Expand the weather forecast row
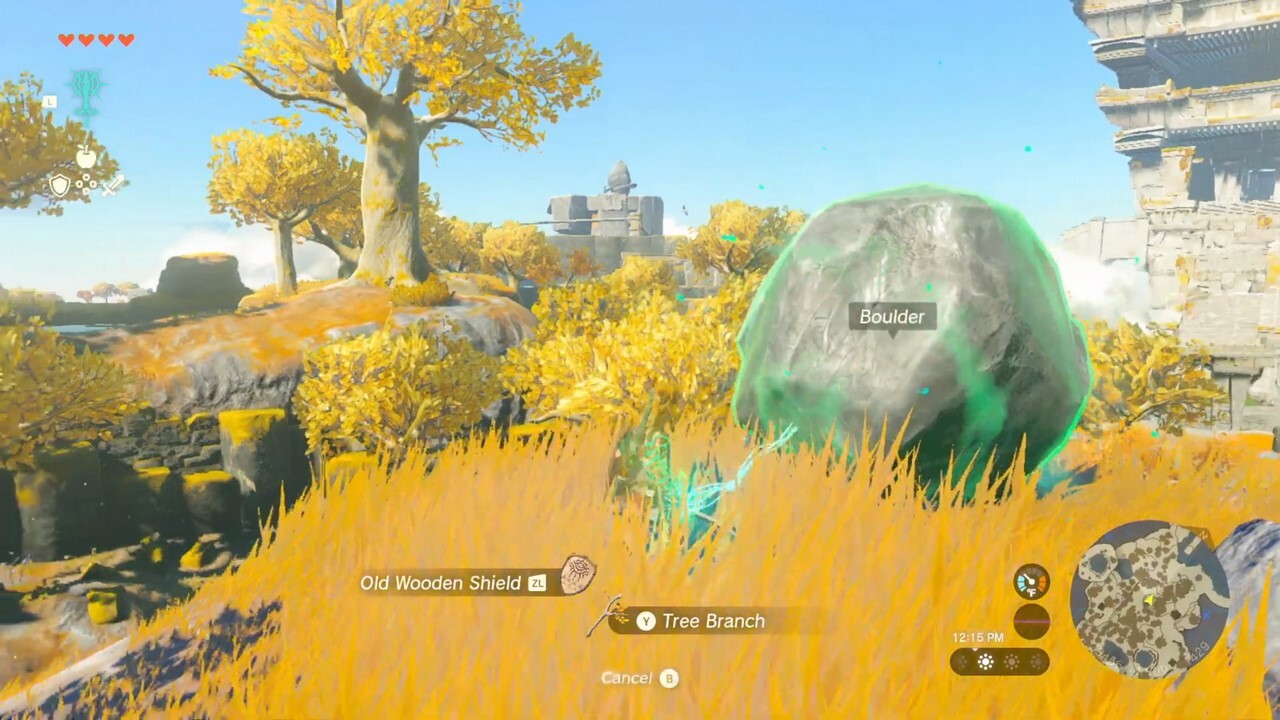The image size is (1280, 720). tap(1000, 661)
